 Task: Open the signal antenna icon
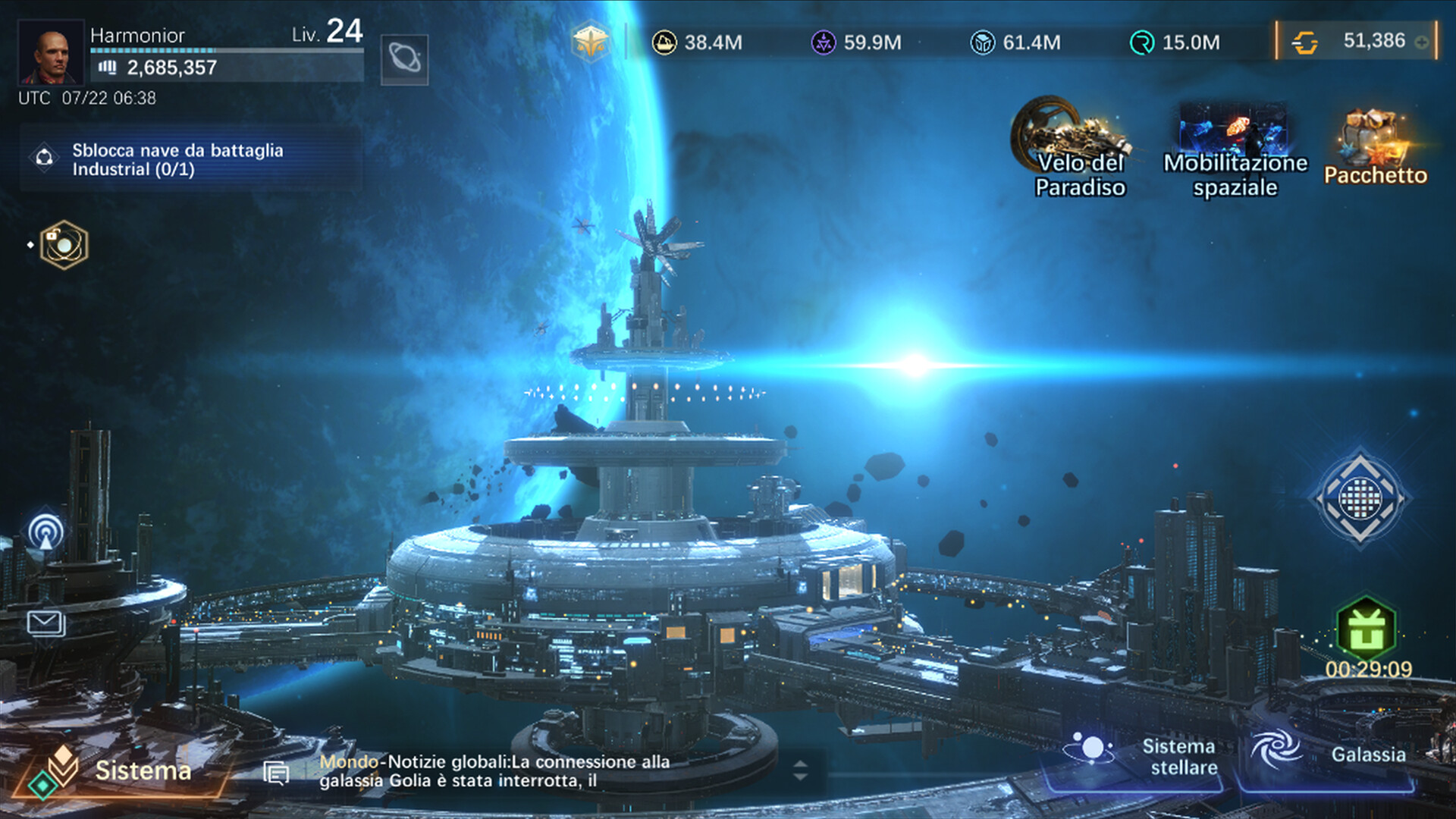(45, 532)
